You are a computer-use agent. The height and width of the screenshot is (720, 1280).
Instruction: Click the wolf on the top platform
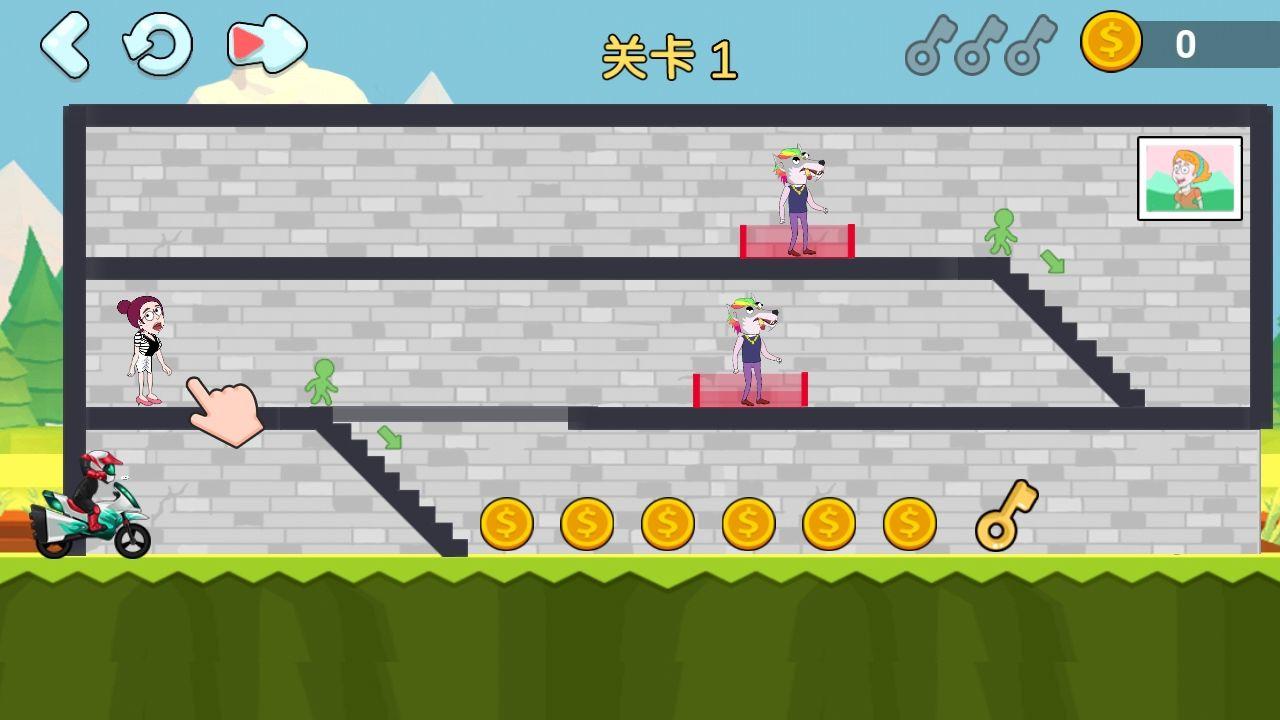point(796,195)
